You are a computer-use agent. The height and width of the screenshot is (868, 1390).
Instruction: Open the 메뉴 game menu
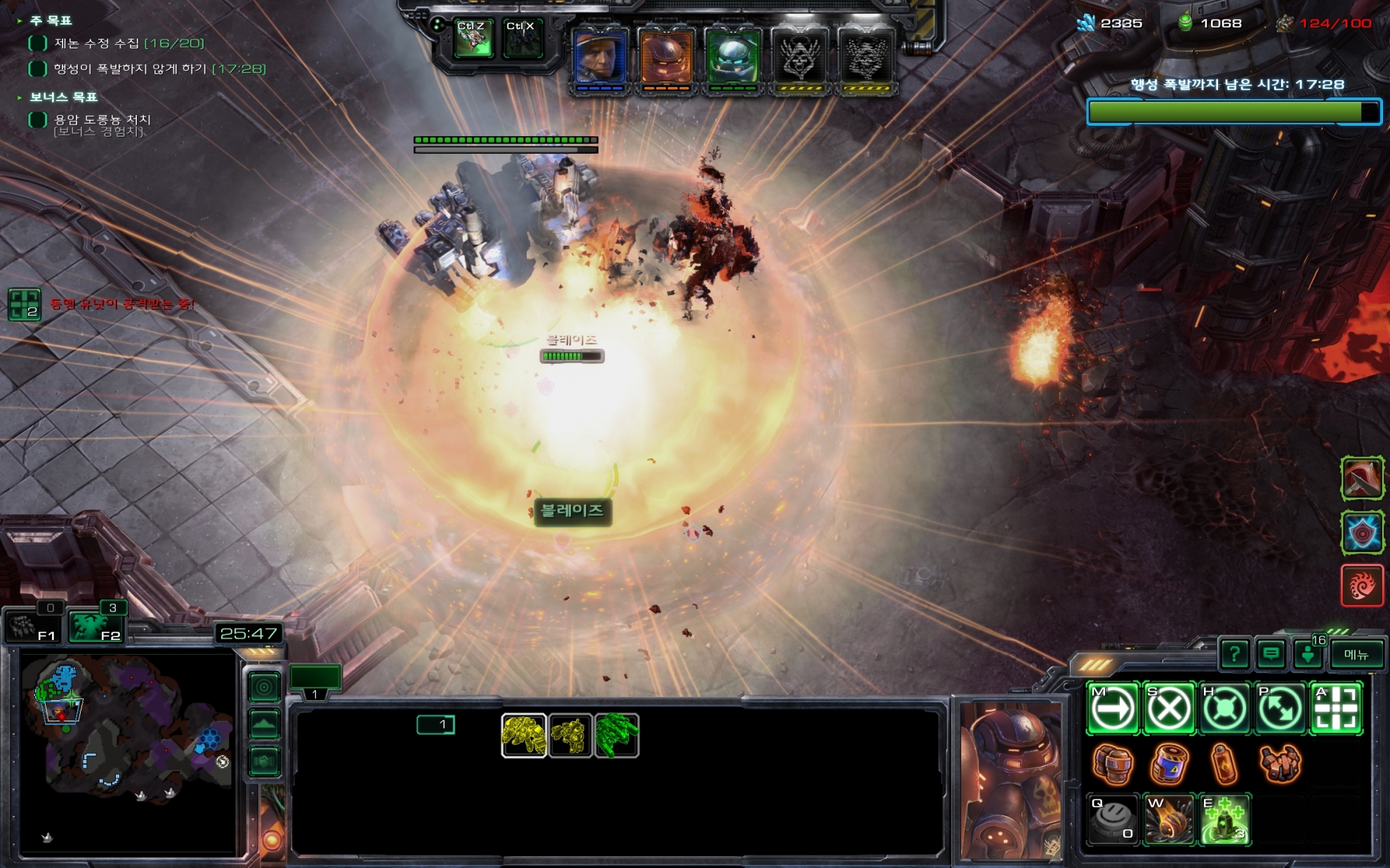pyautogui.click(x=1356, y=655)
